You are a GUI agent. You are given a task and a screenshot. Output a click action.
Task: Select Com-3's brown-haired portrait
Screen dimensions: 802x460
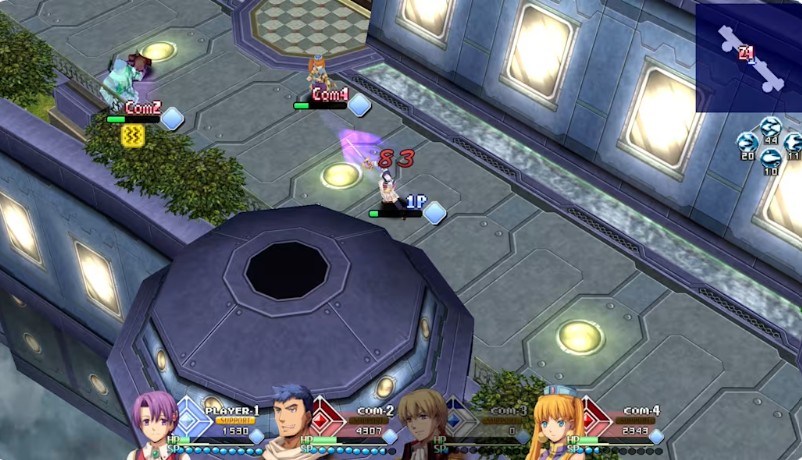tap(422, 425)
